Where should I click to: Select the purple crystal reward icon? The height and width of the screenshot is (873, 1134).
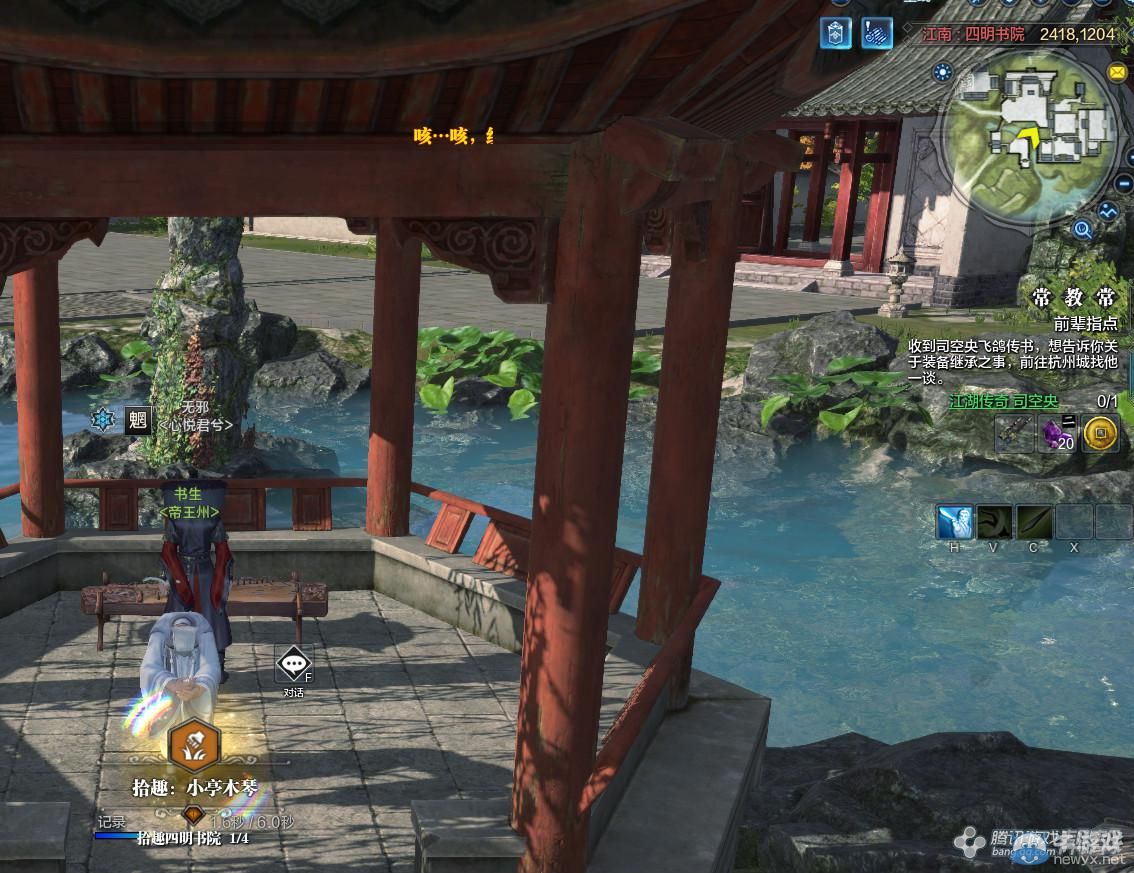pos(1057,434)
